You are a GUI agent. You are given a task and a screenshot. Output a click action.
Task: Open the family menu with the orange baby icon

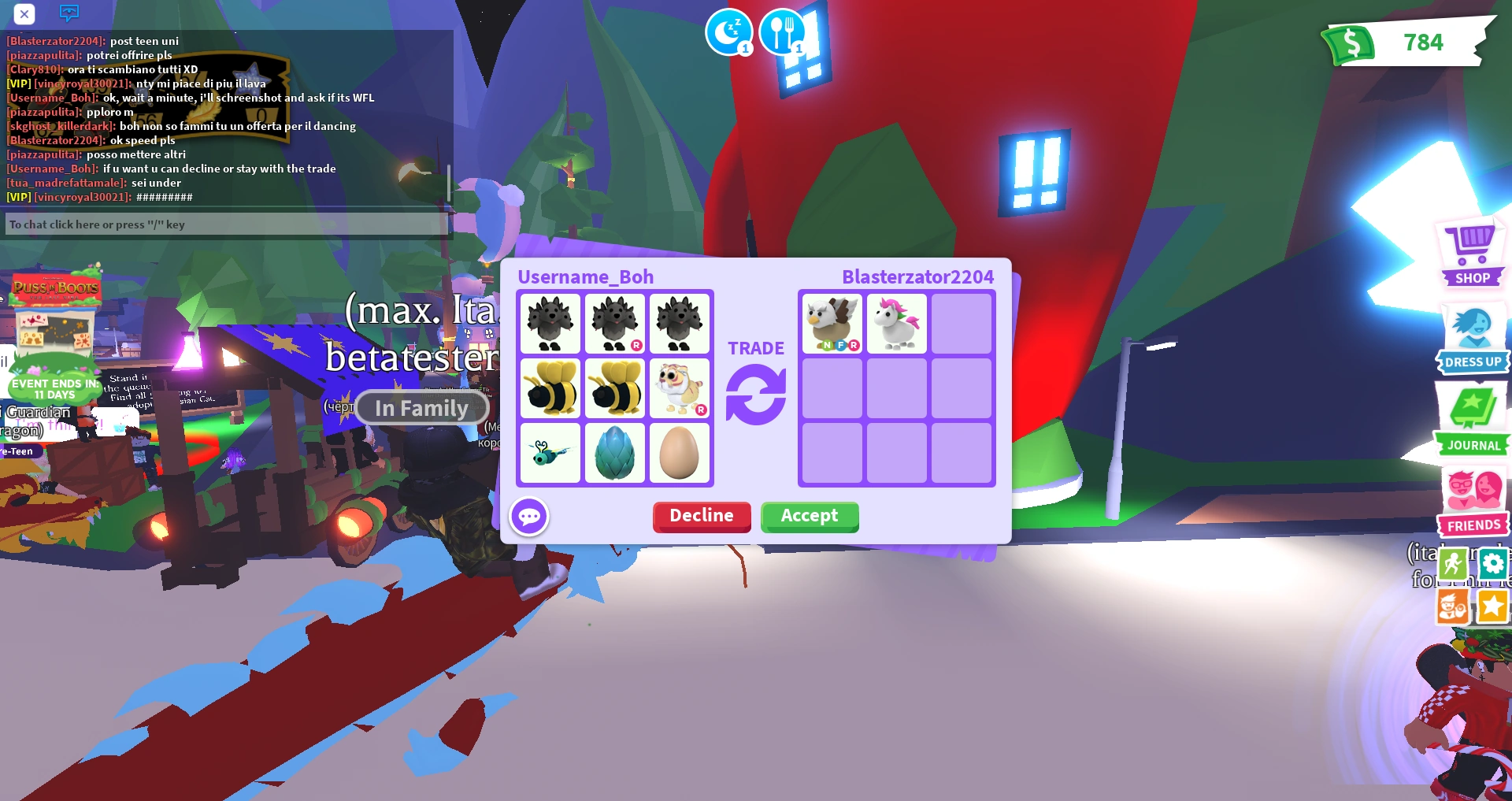click(1454, 607)
